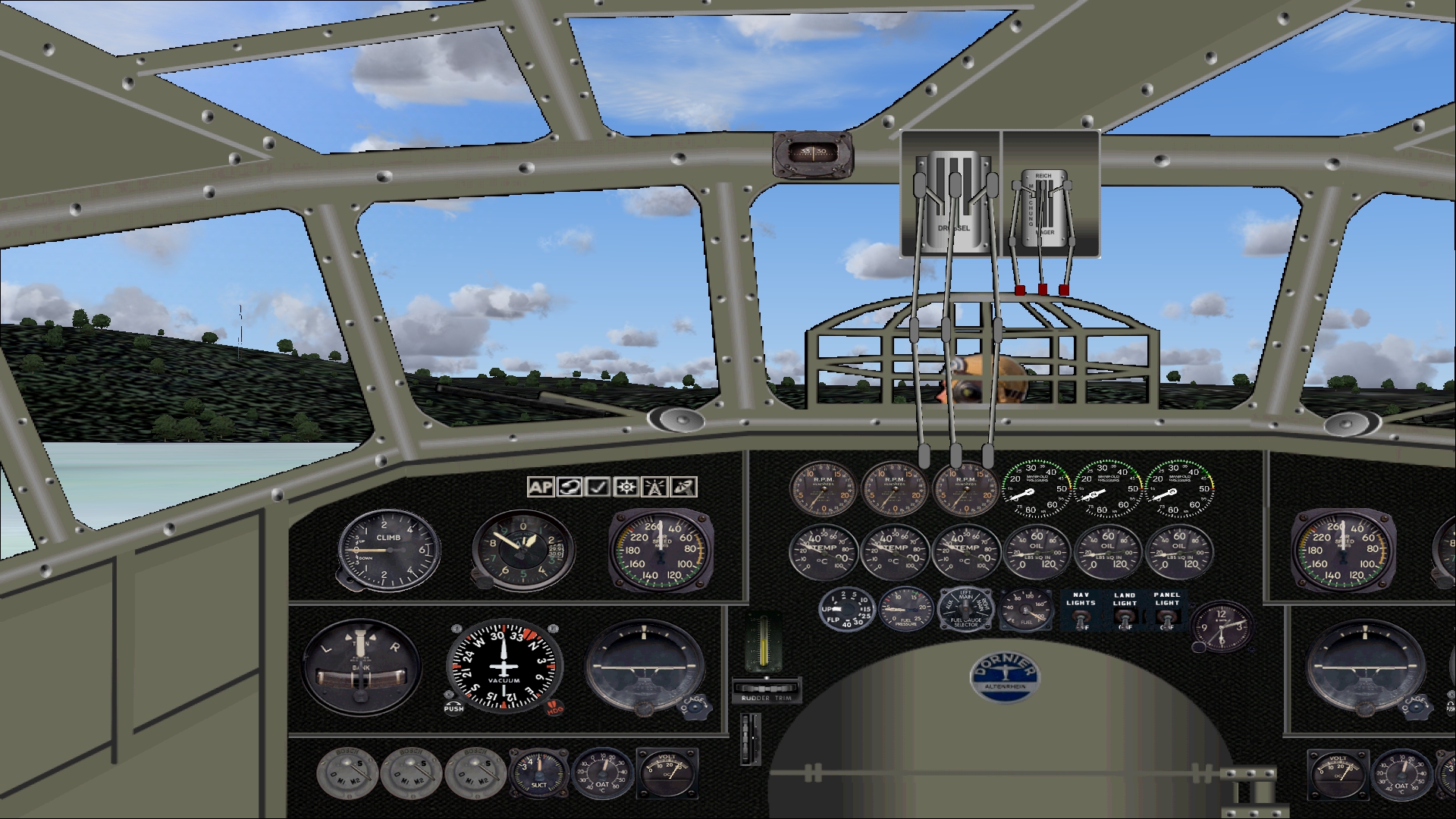
Task: Click the satellite dish GPS icon
Action: [682, 487]
